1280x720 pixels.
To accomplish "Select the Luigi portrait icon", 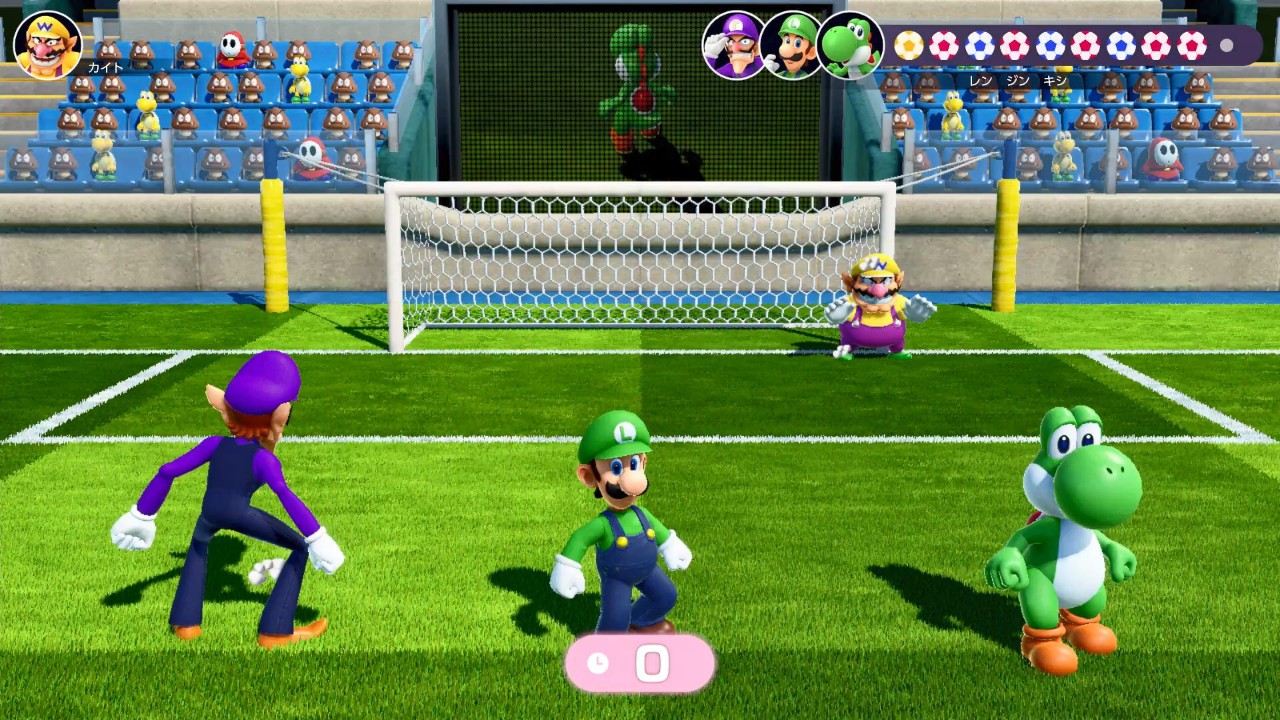I will (x=793, y=45).
